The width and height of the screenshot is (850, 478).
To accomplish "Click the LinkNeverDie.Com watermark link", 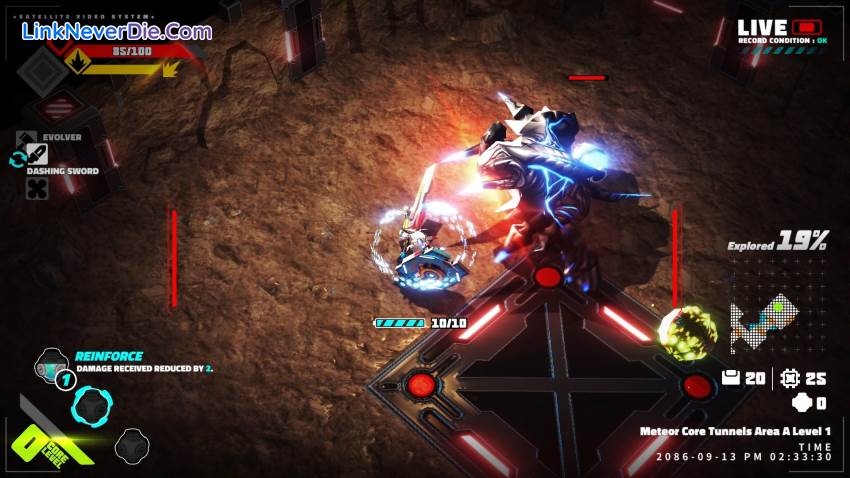I will 117,31.
